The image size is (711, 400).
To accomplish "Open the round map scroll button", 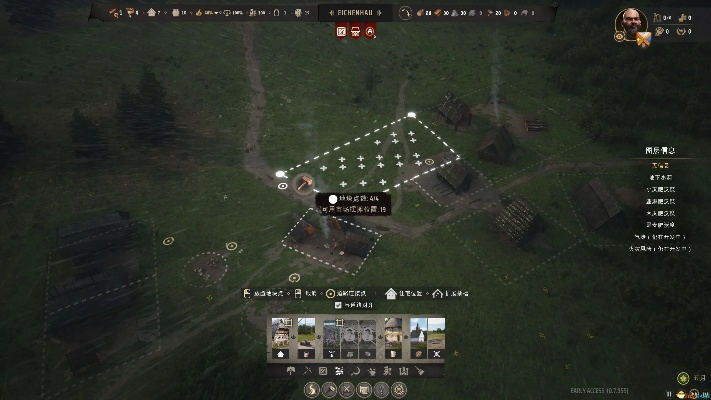I will click(x=364, y=389).
